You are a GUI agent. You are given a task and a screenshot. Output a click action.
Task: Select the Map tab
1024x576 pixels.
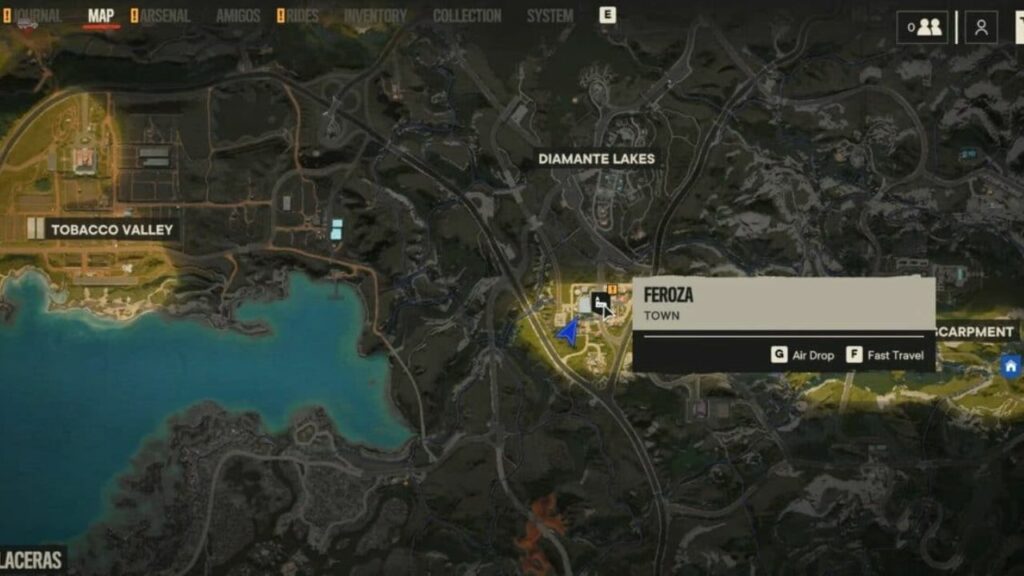click(x=101, y=16)
